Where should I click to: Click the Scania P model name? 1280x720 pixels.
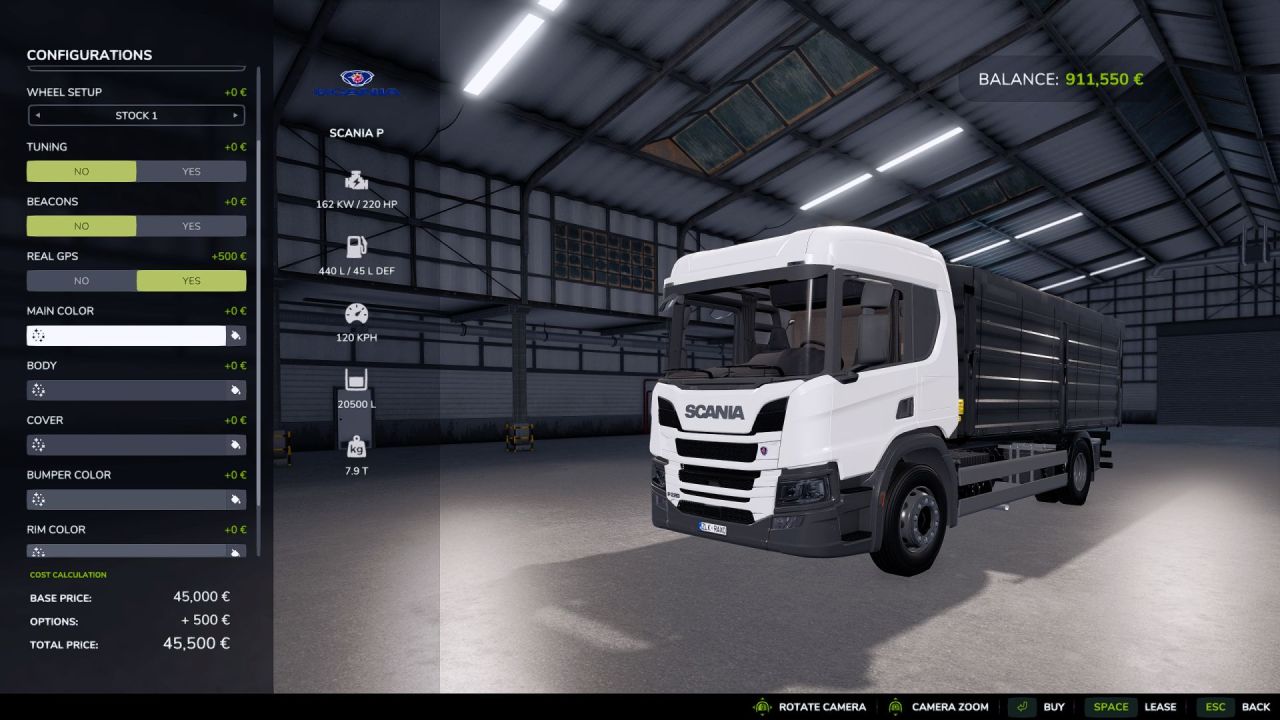357,132
